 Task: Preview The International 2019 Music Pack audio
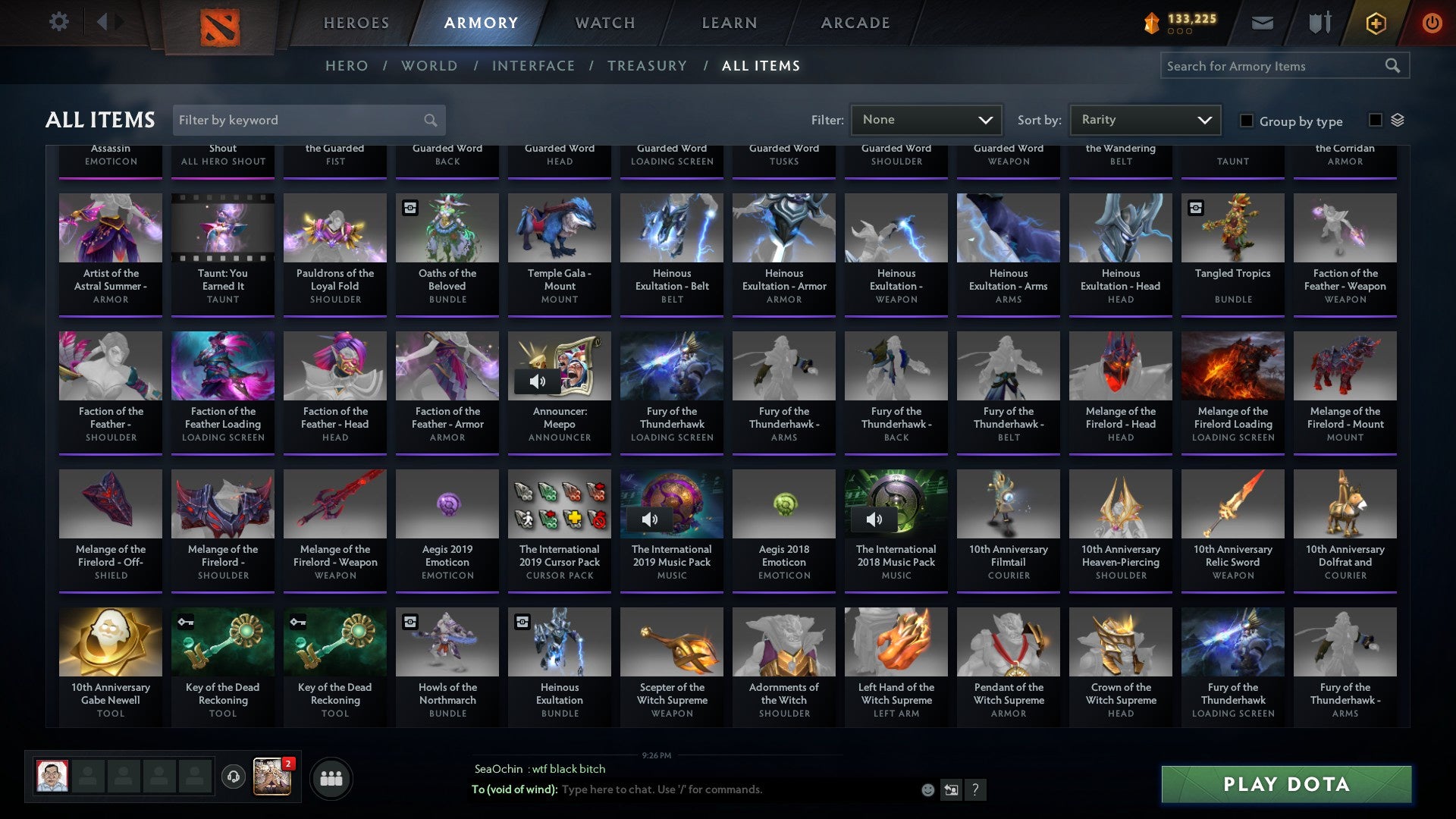650,519
